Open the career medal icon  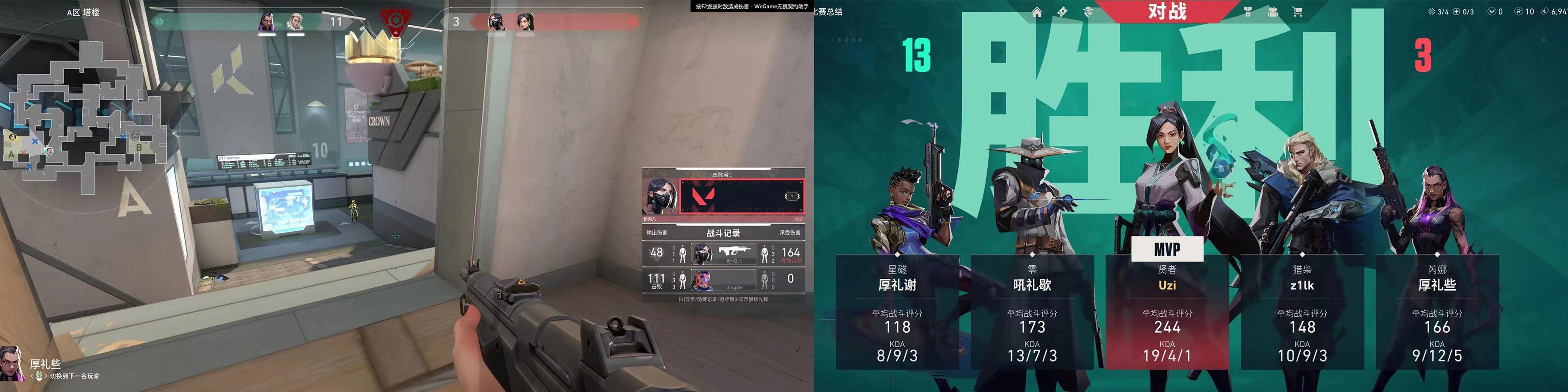coord(1247,12)
